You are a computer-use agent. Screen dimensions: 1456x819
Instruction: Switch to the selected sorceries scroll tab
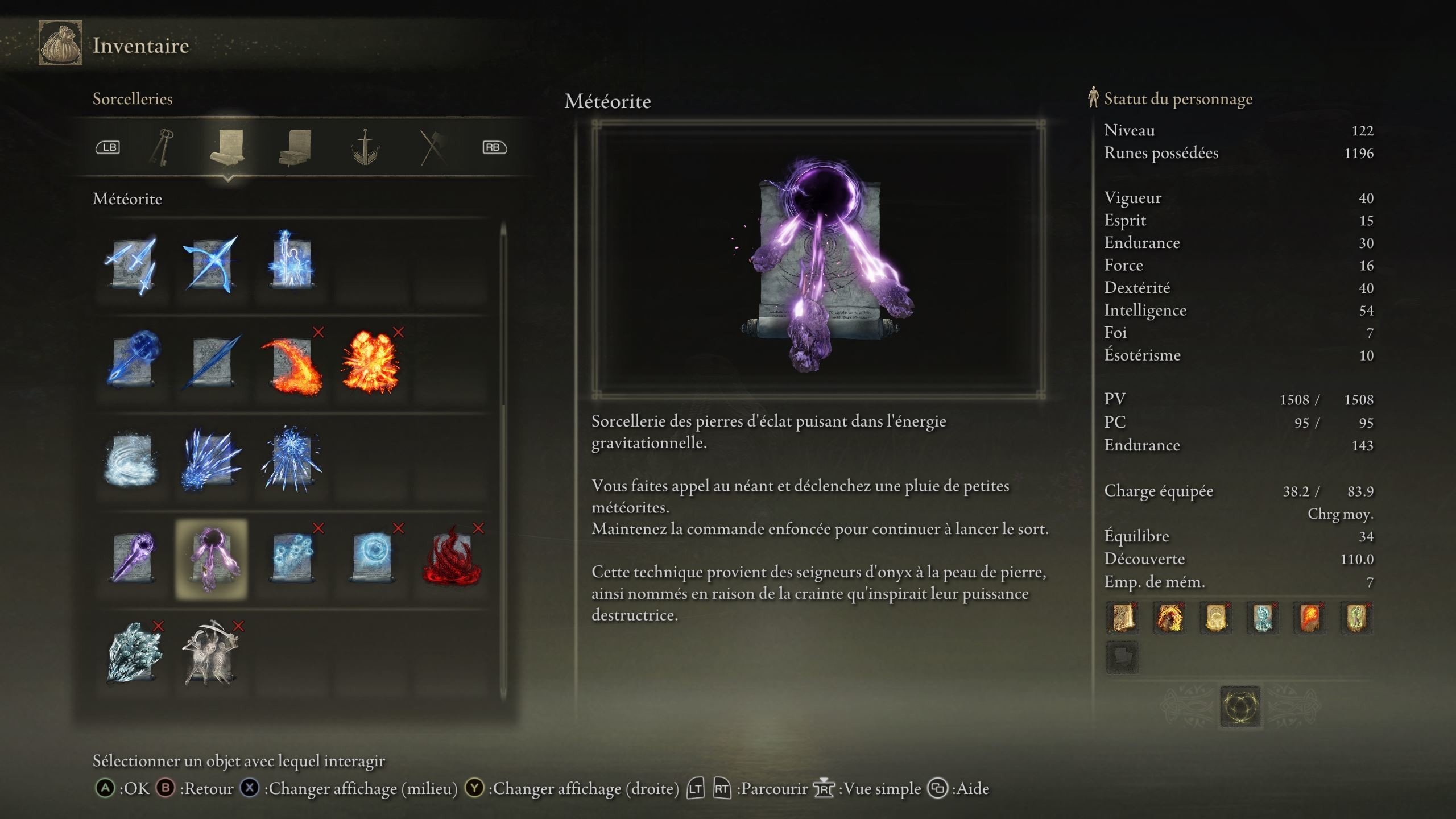click(x=227, y=148)
